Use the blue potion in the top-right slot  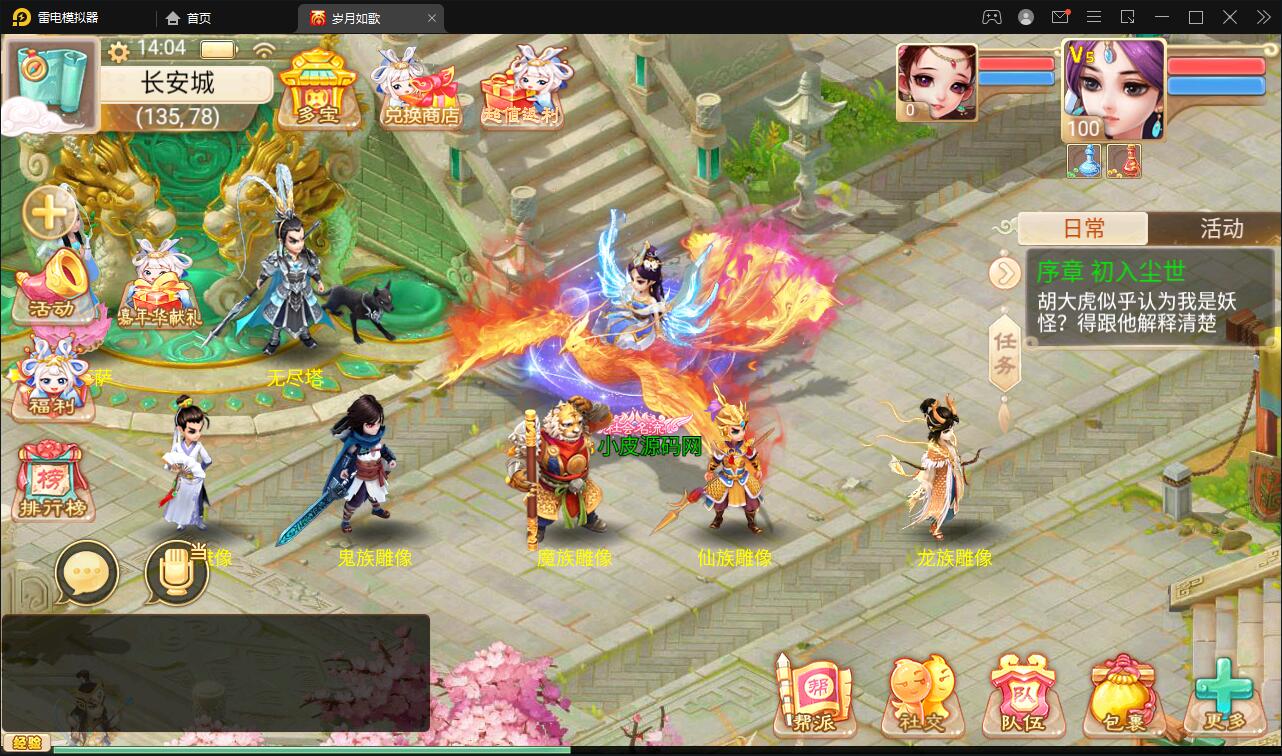pyautogui.click(x=1083, y=160)
